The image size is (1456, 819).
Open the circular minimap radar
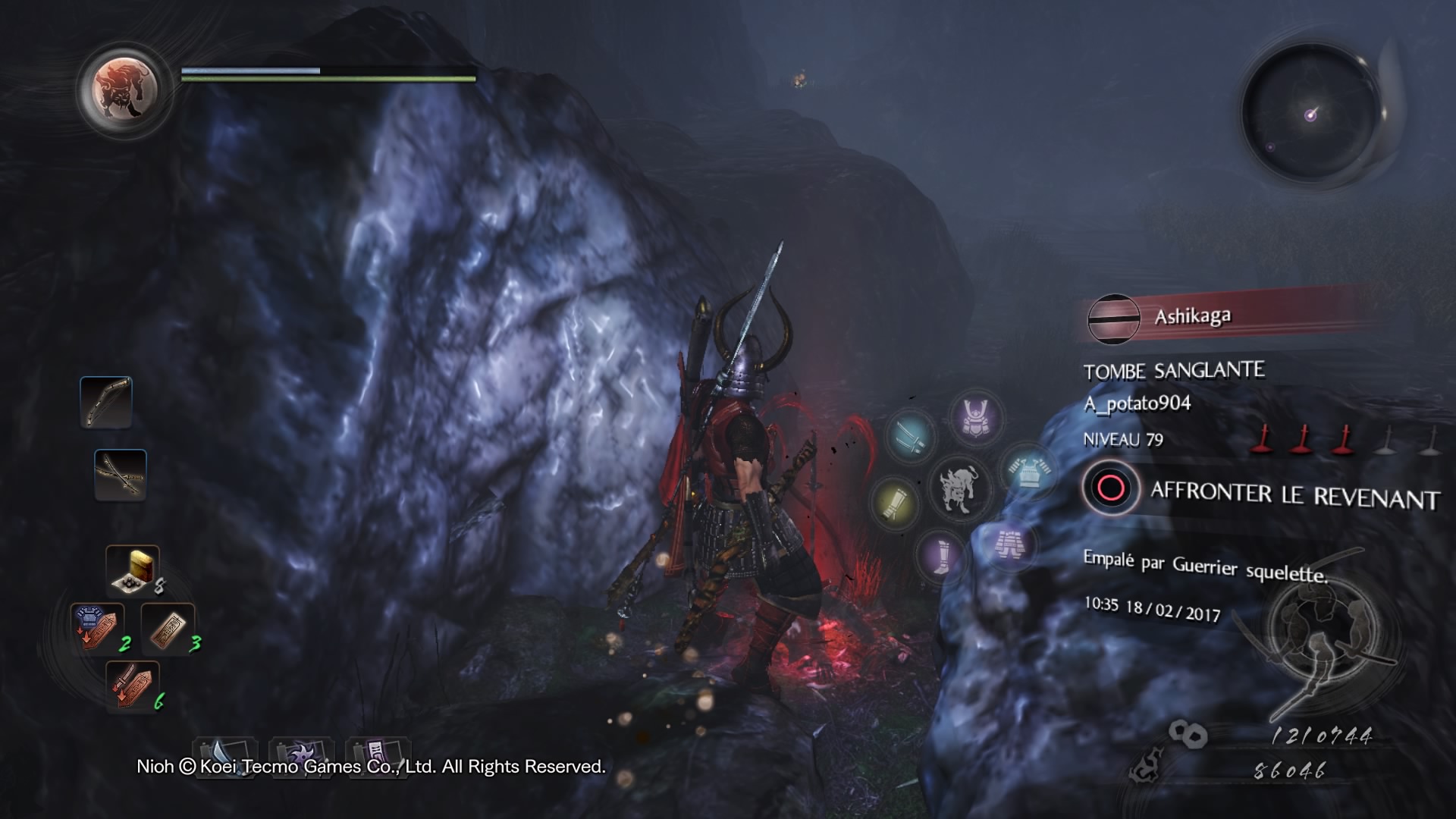(1311, 115)
